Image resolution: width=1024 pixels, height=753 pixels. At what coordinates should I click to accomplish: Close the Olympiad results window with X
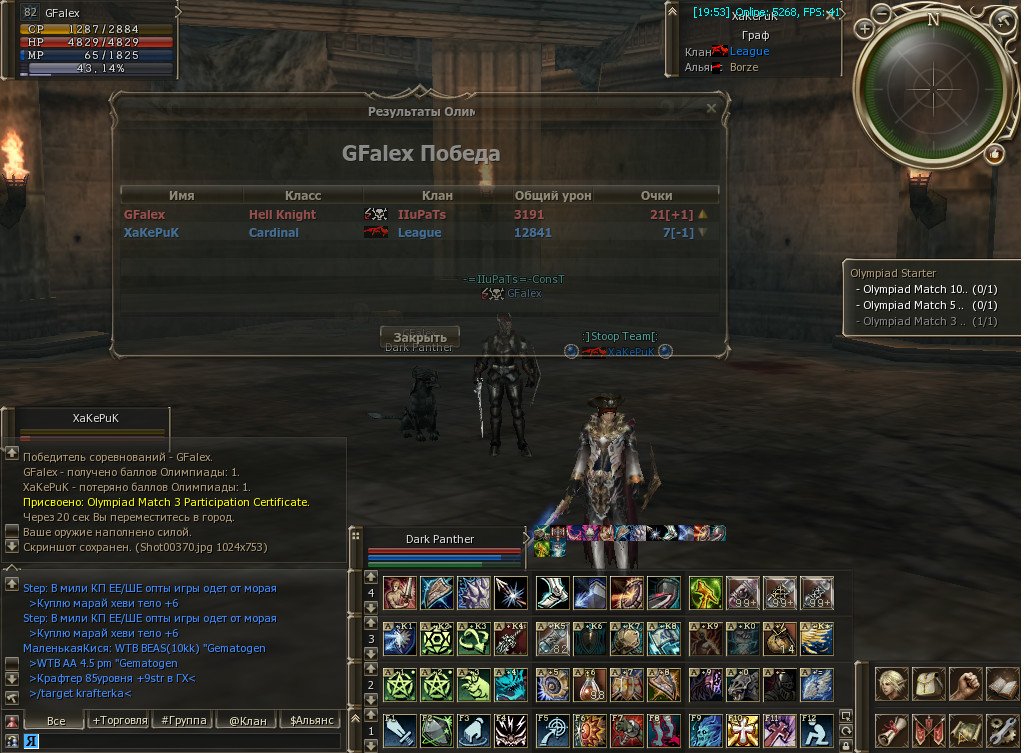(711, 108)
